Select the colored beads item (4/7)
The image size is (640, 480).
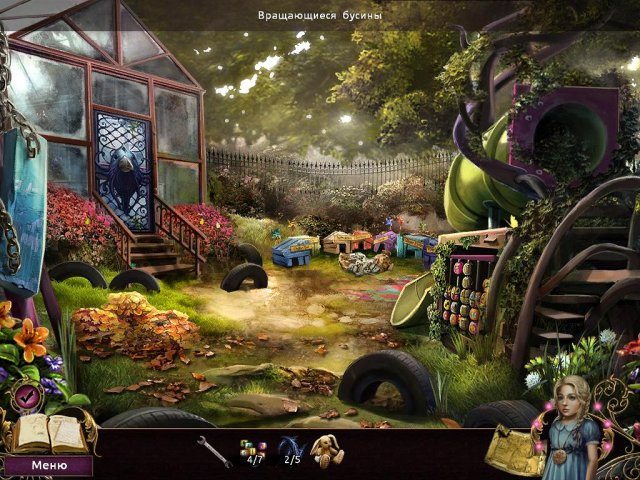coord(250,448)
